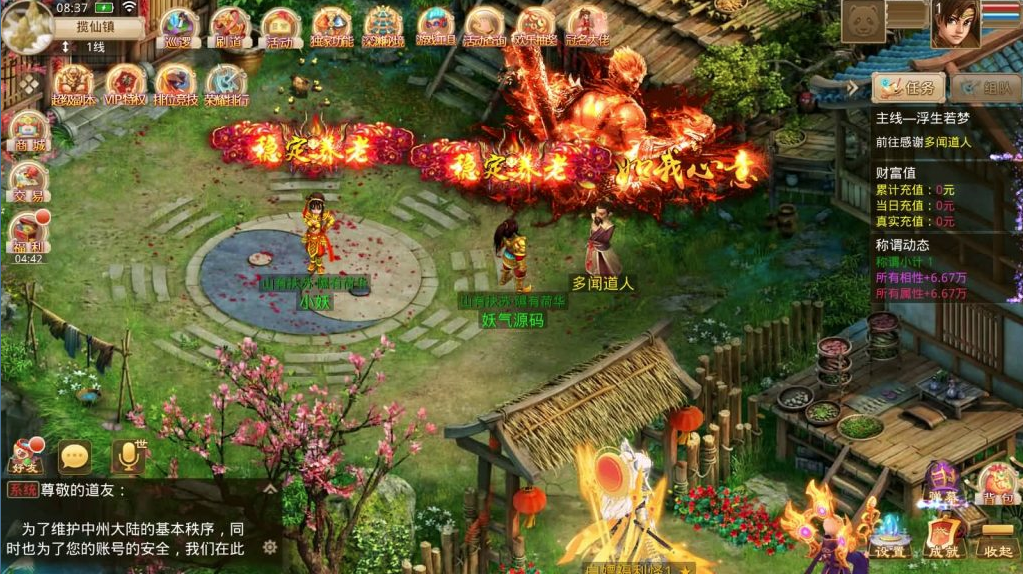Image resolution: width=1023 pixels, height=574 pixels.
Task: Open the 福利 welfare rewards icon
Action: pos(27,234)
